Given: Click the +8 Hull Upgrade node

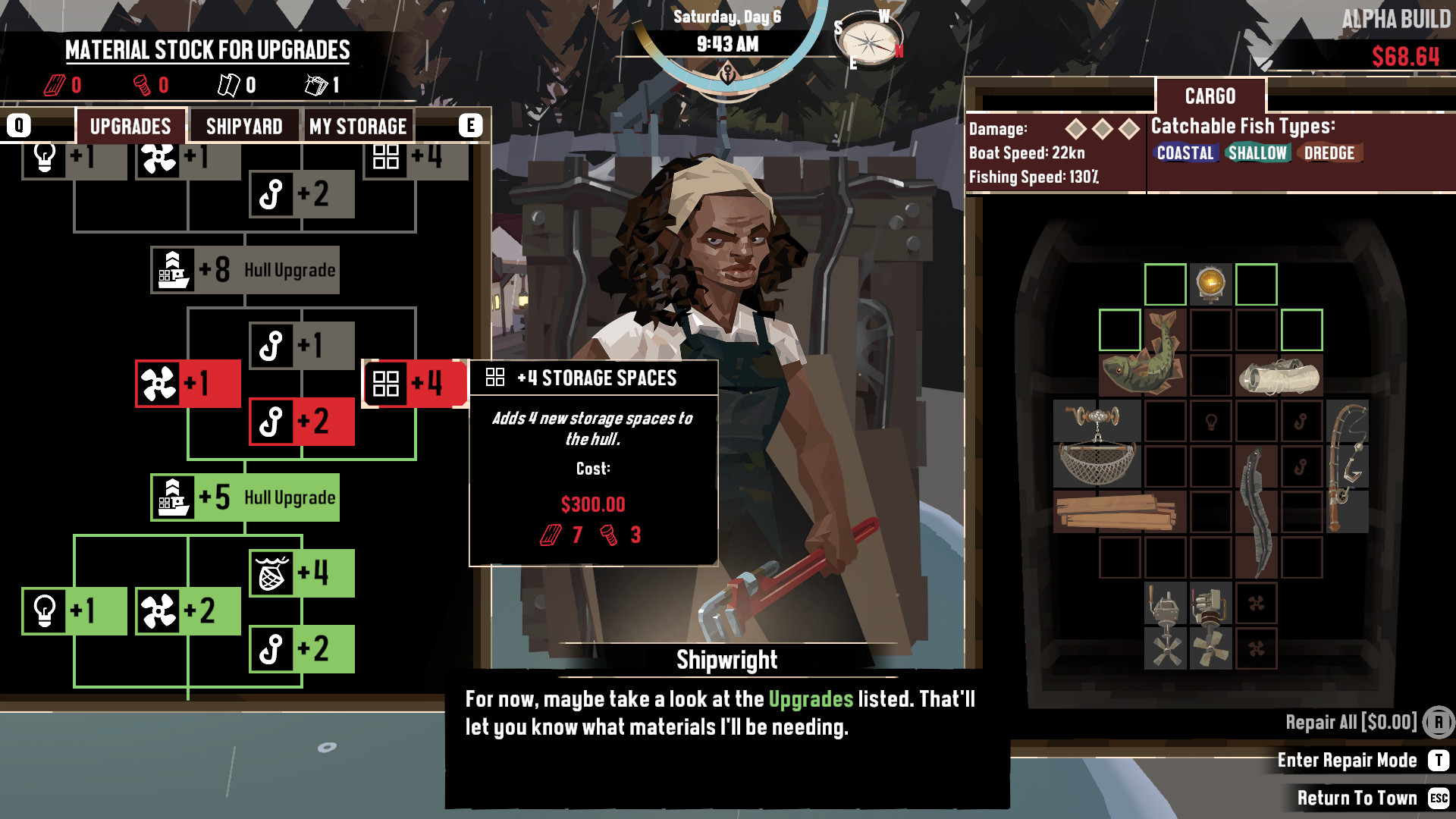Looking at the screenshot, I should click(x=244, y=269).
